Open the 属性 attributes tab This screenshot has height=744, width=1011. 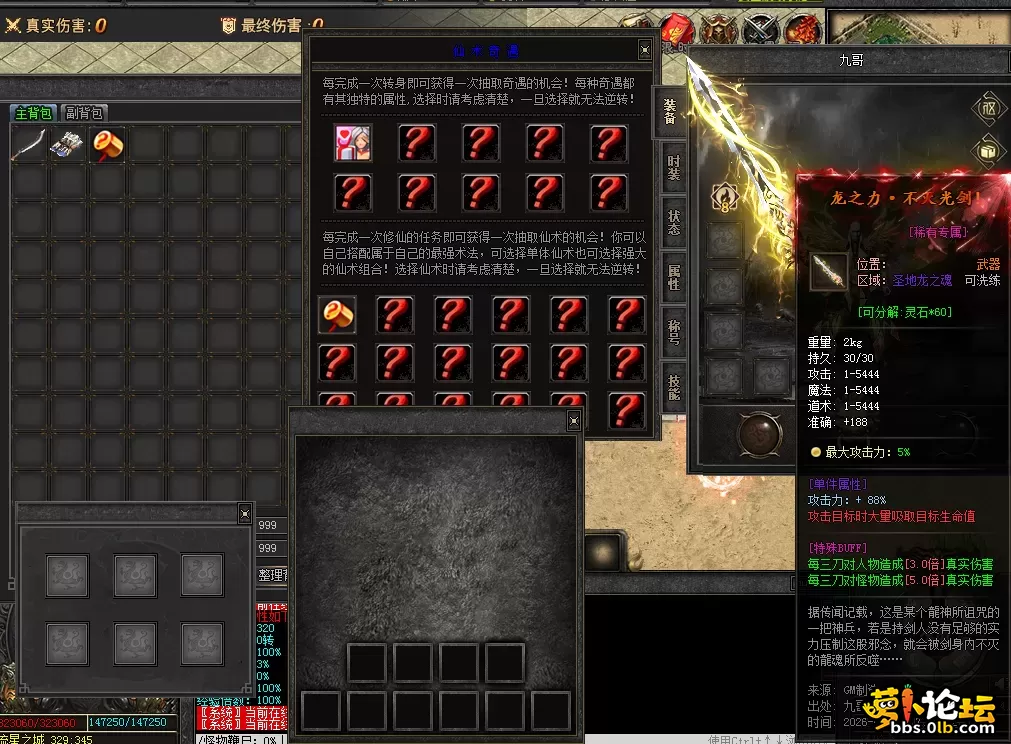[x=673, y=277]
